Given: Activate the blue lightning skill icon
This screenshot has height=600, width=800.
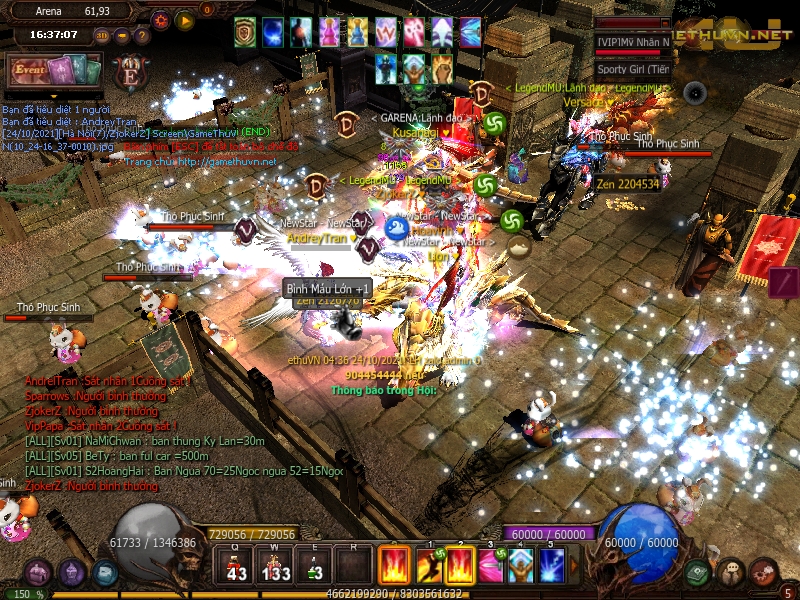Looking at the screenshot, I should point(552,566).
